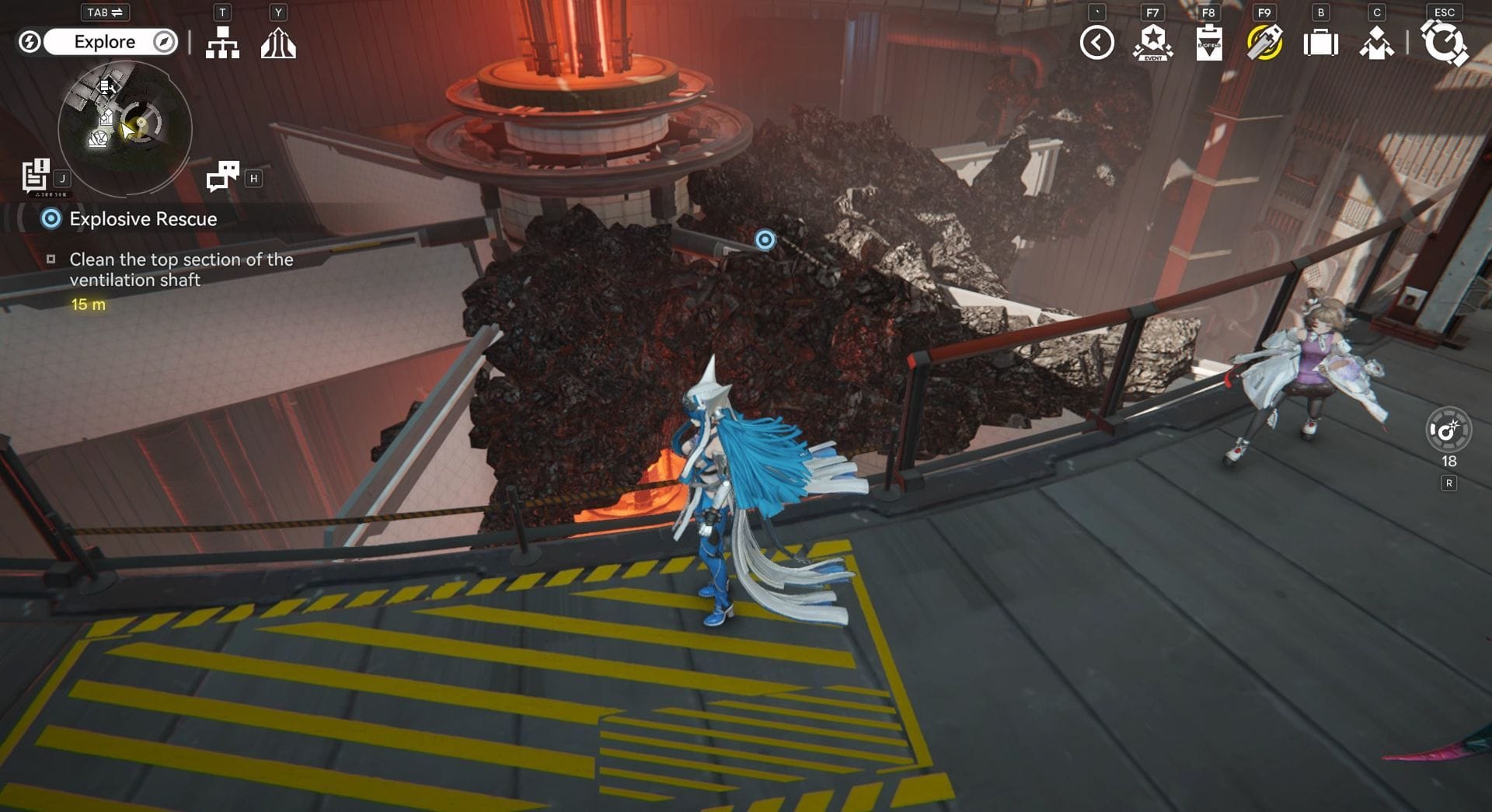This screenshot has width=1492, height=812.
Task: Select the Explosive Rescue quest tracker
Action: pos(143,219)
